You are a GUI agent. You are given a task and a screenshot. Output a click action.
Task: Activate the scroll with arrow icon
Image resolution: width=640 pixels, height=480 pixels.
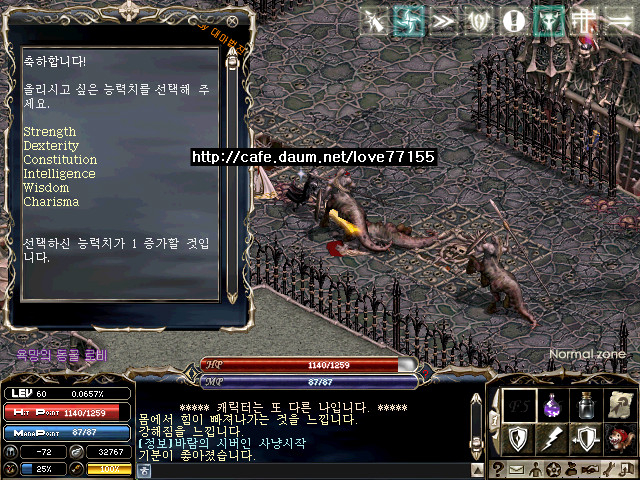[621, 406]
